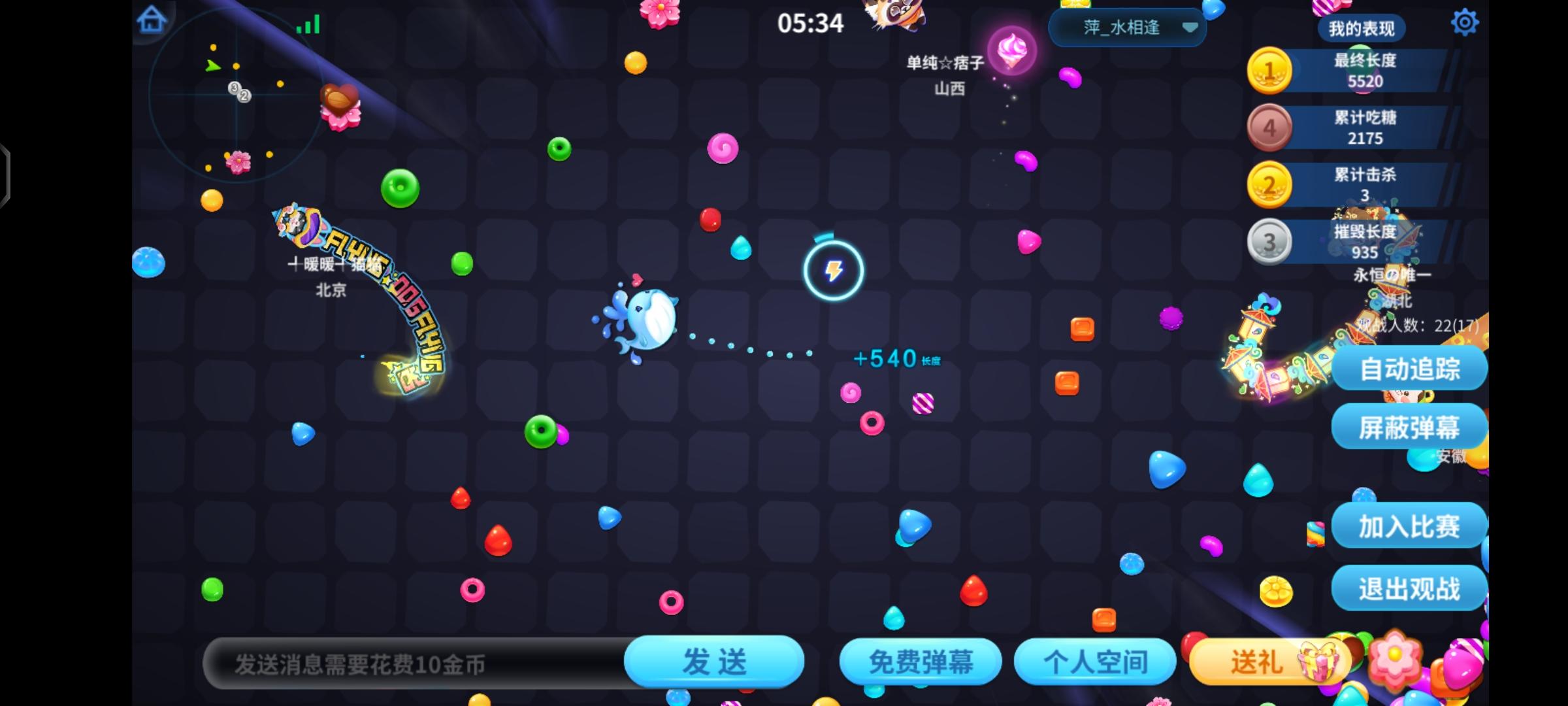This screenshot has height=706, width=1568.
Task: Open the 萍_水相逢 player dropdown arrow
Action: 1192,29
